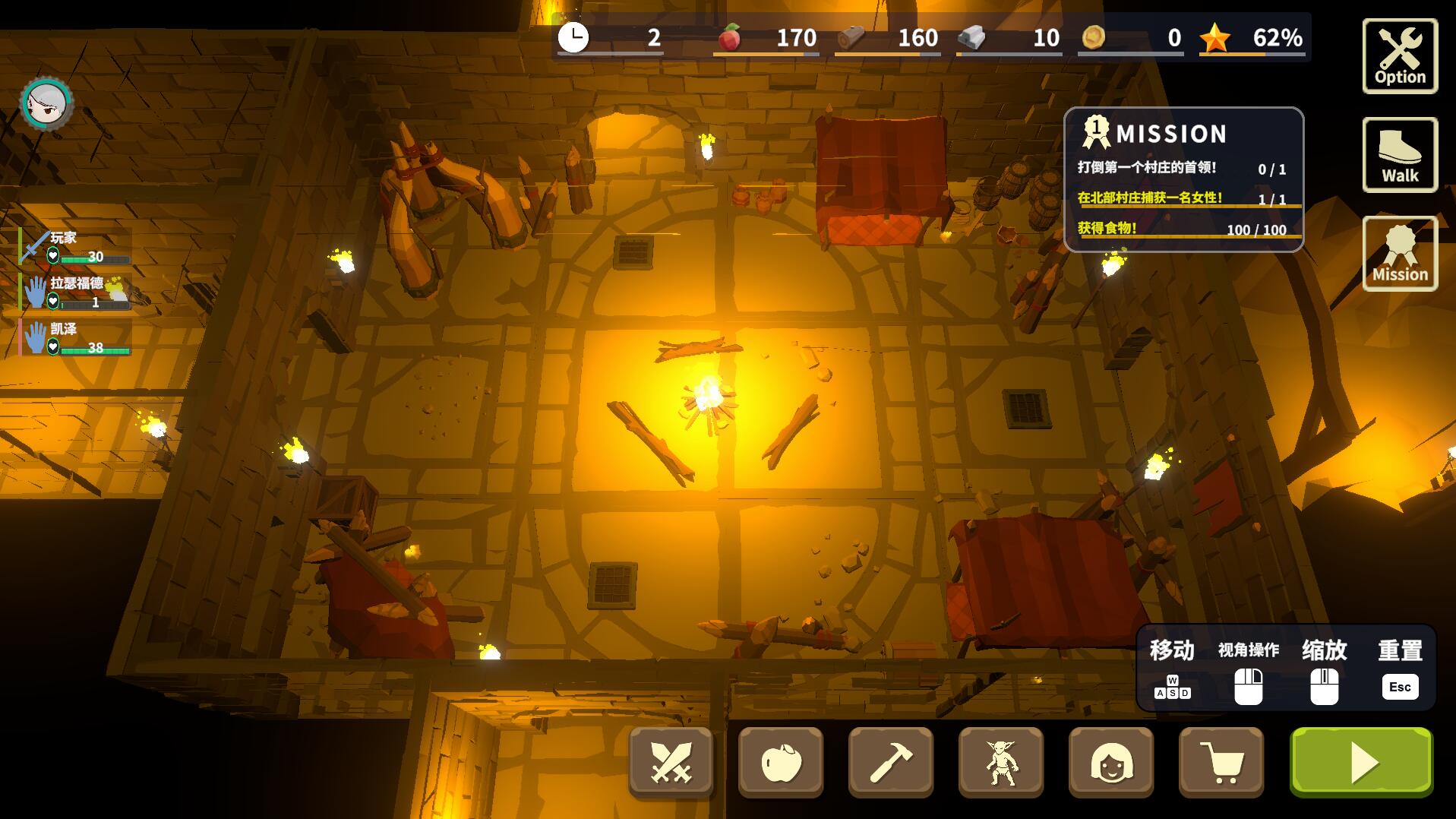Image resolution: width=1456 pixels, height=819 pixels.
Task: Click the green play arrow button
Action: tap(1361, 762)
